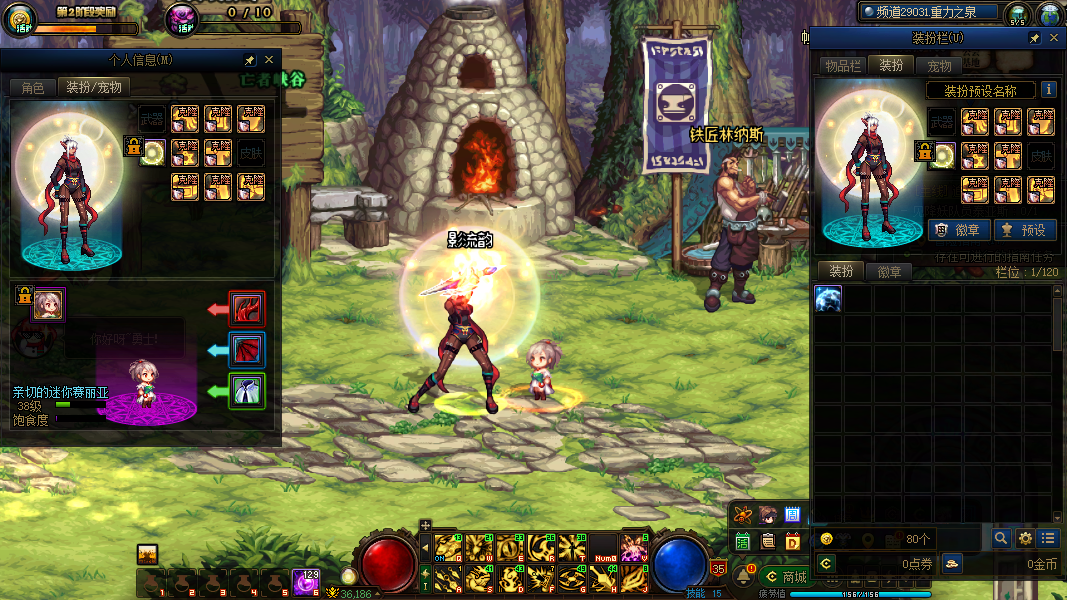Show info for the 装扮预设名称 preset

point(1049,90)
